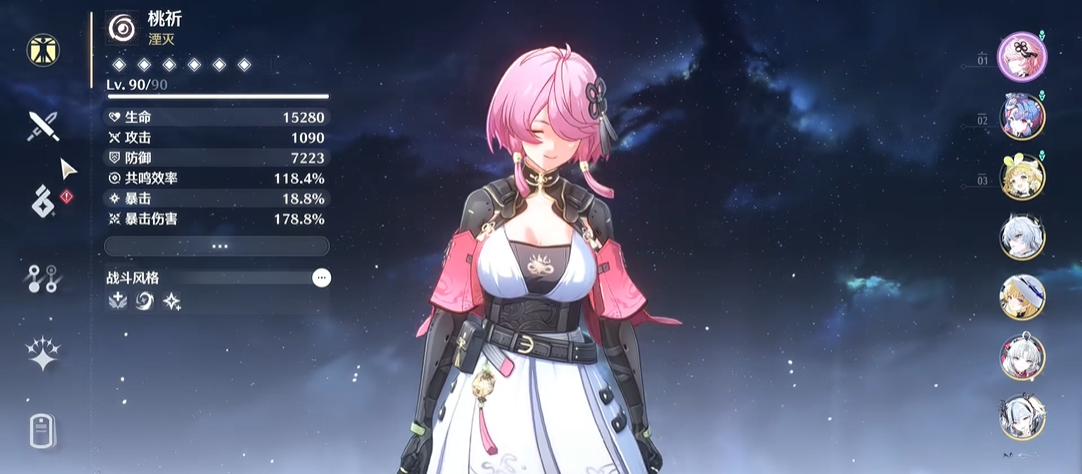Select the blonde character wearing white hat
The width and height of the screenshot is (1082, 474).
pyautogui.click(x=1022, y=296)
